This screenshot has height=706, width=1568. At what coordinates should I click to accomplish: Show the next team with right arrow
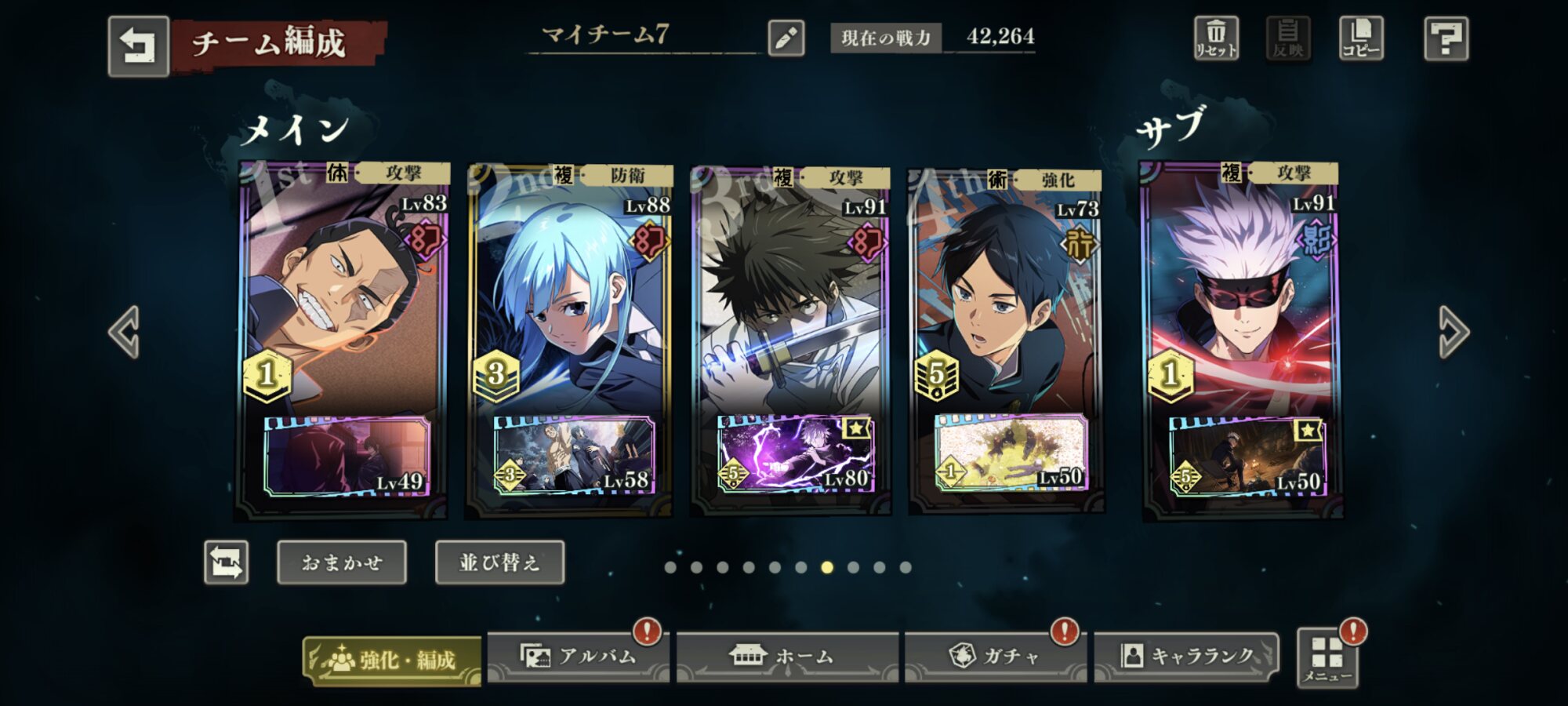pos(1453,332)
